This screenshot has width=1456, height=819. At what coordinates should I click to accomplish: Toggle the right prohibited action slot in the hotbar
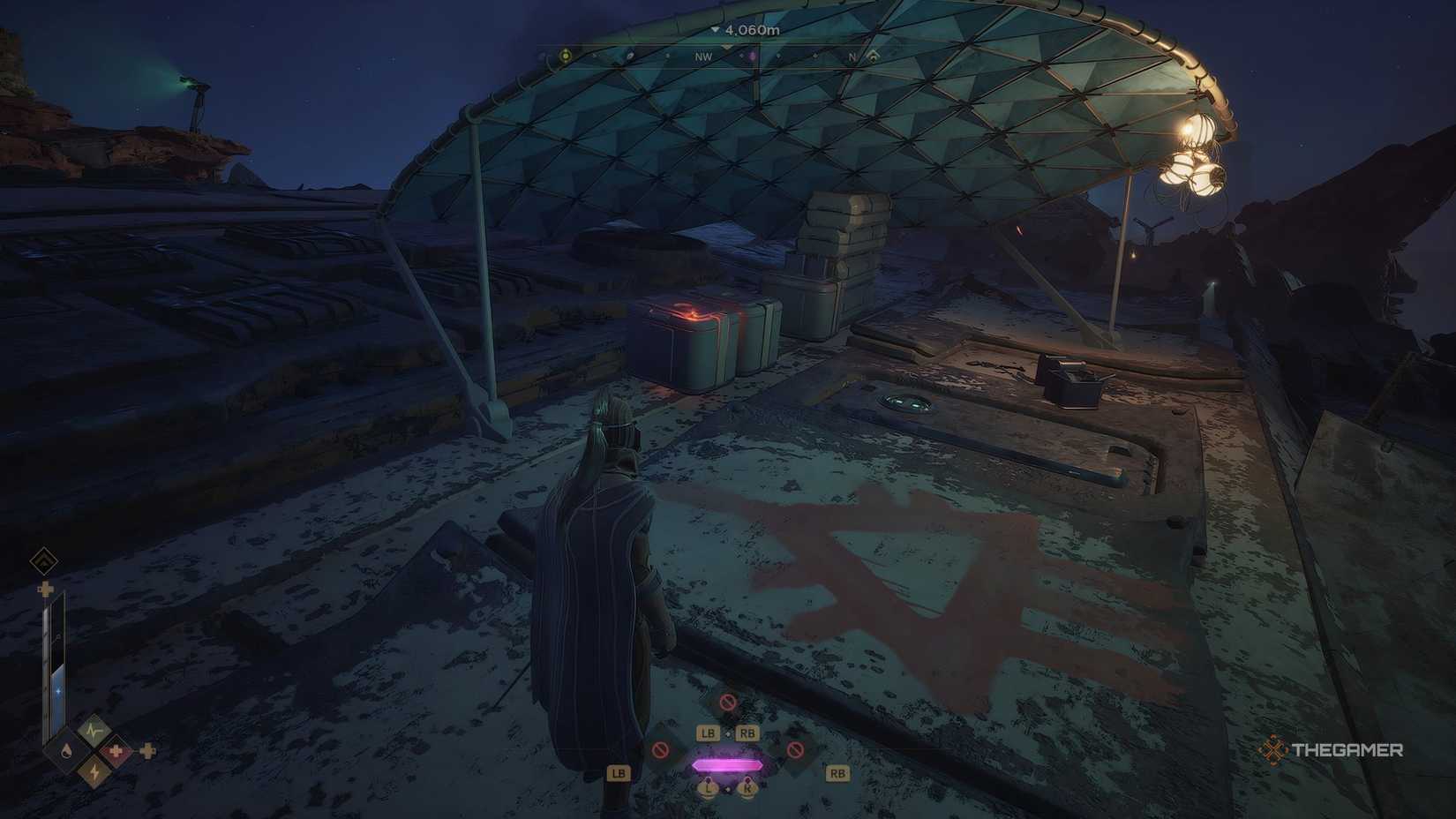[x=795, y=750]
